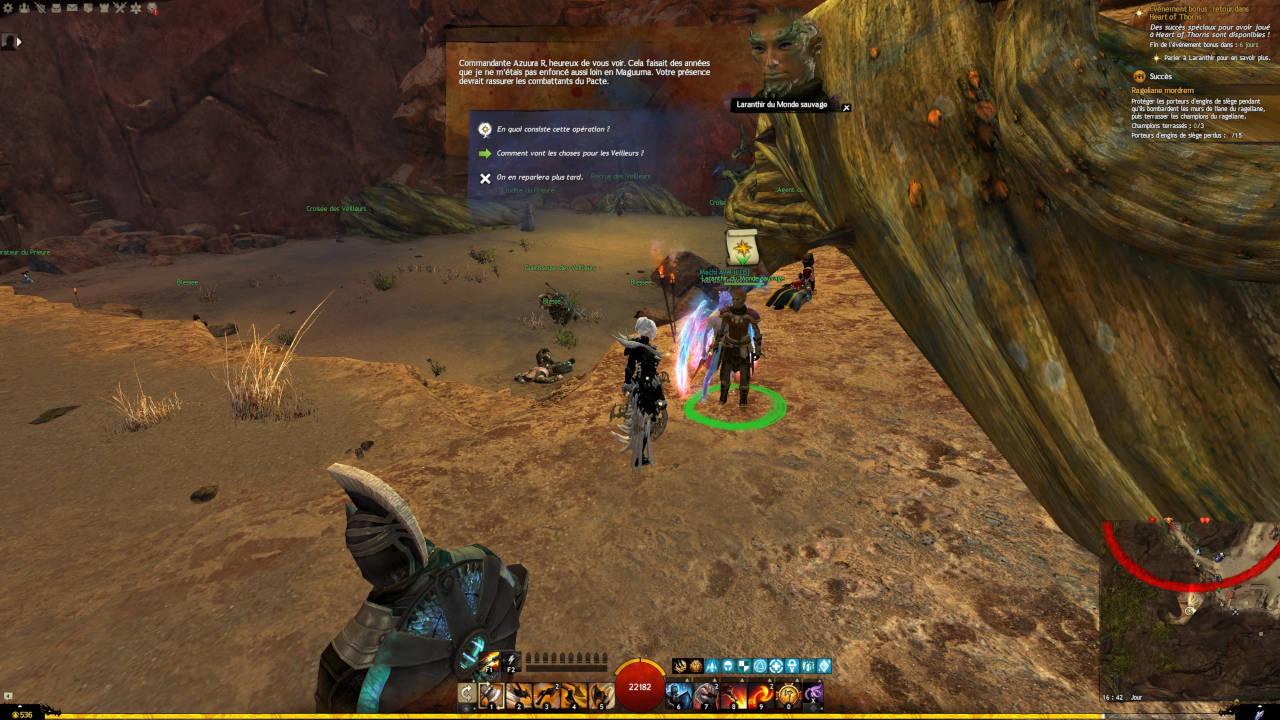Open the crossed swords PvP icon
The image size is (1280, 720).
[119, 8]
